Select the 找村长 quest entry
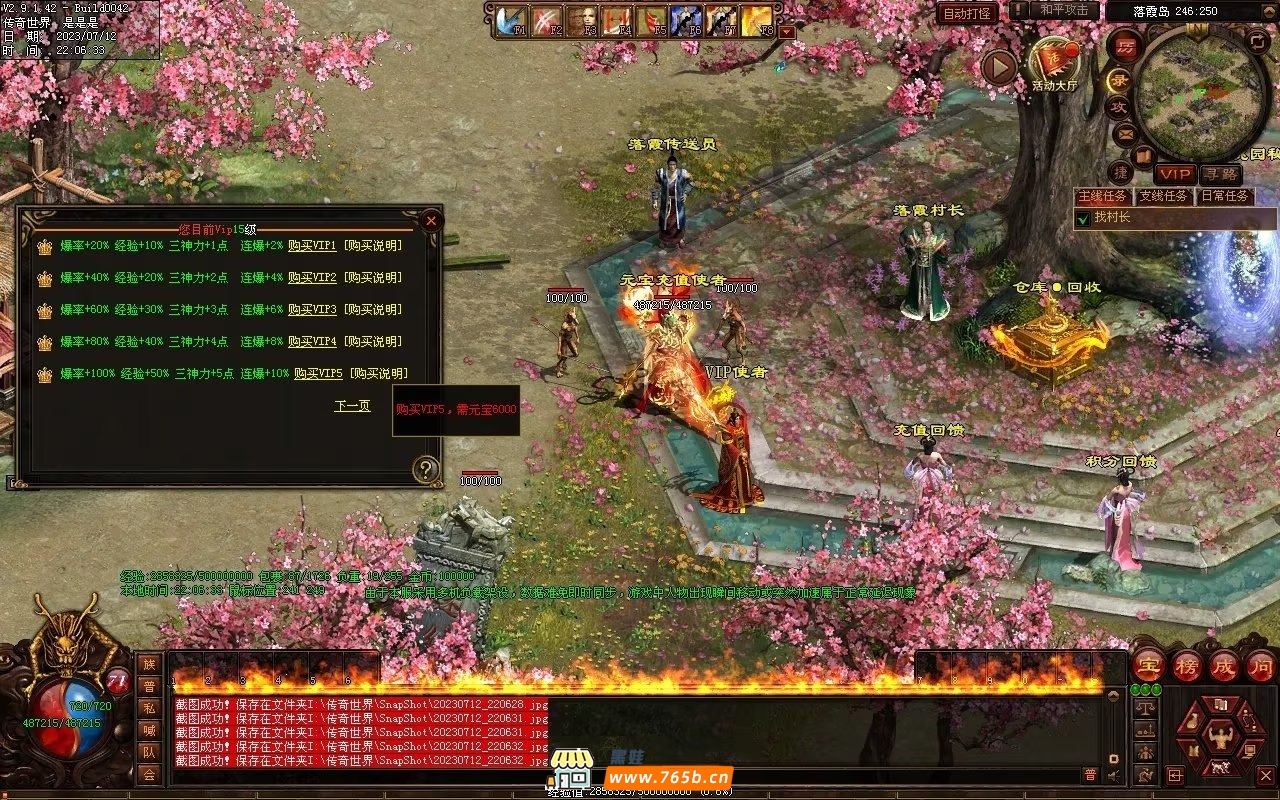1280x800 pixels. (x=1112, y=217)
